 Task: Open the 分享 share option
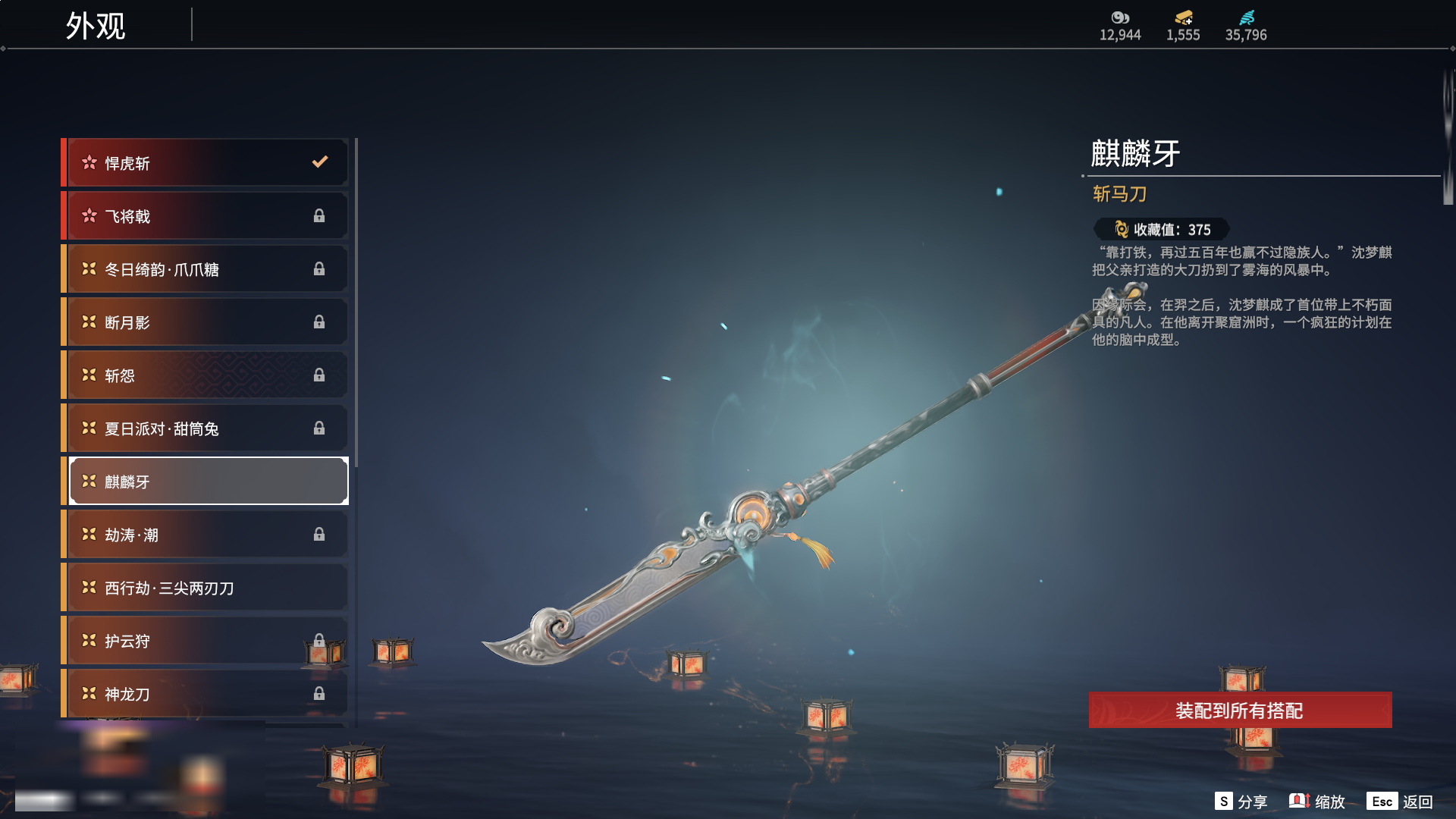[1241, 802]
